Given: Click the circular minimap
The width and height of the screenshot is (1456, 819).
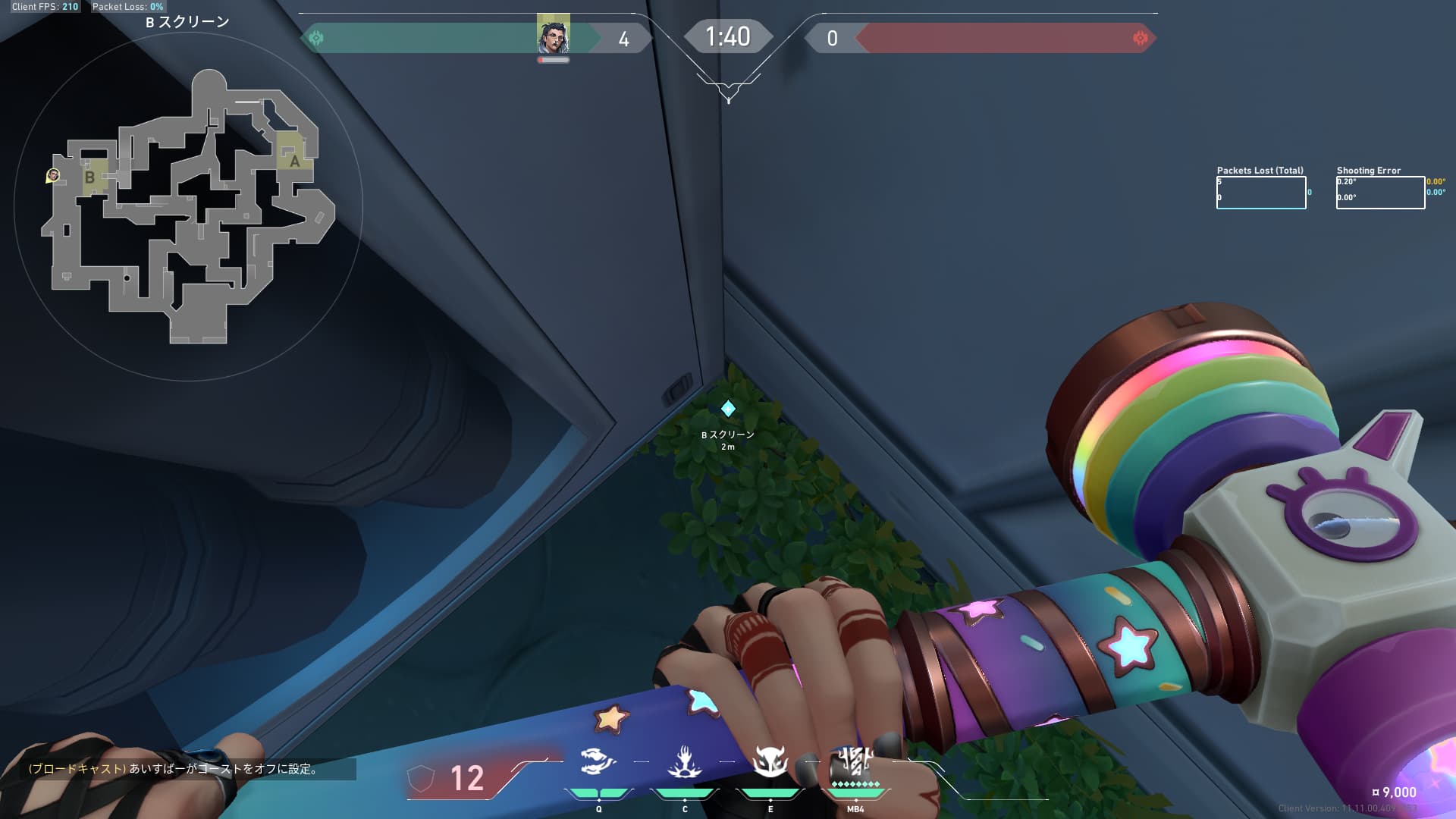Looking at the screenshot, I should pos(188,206).
